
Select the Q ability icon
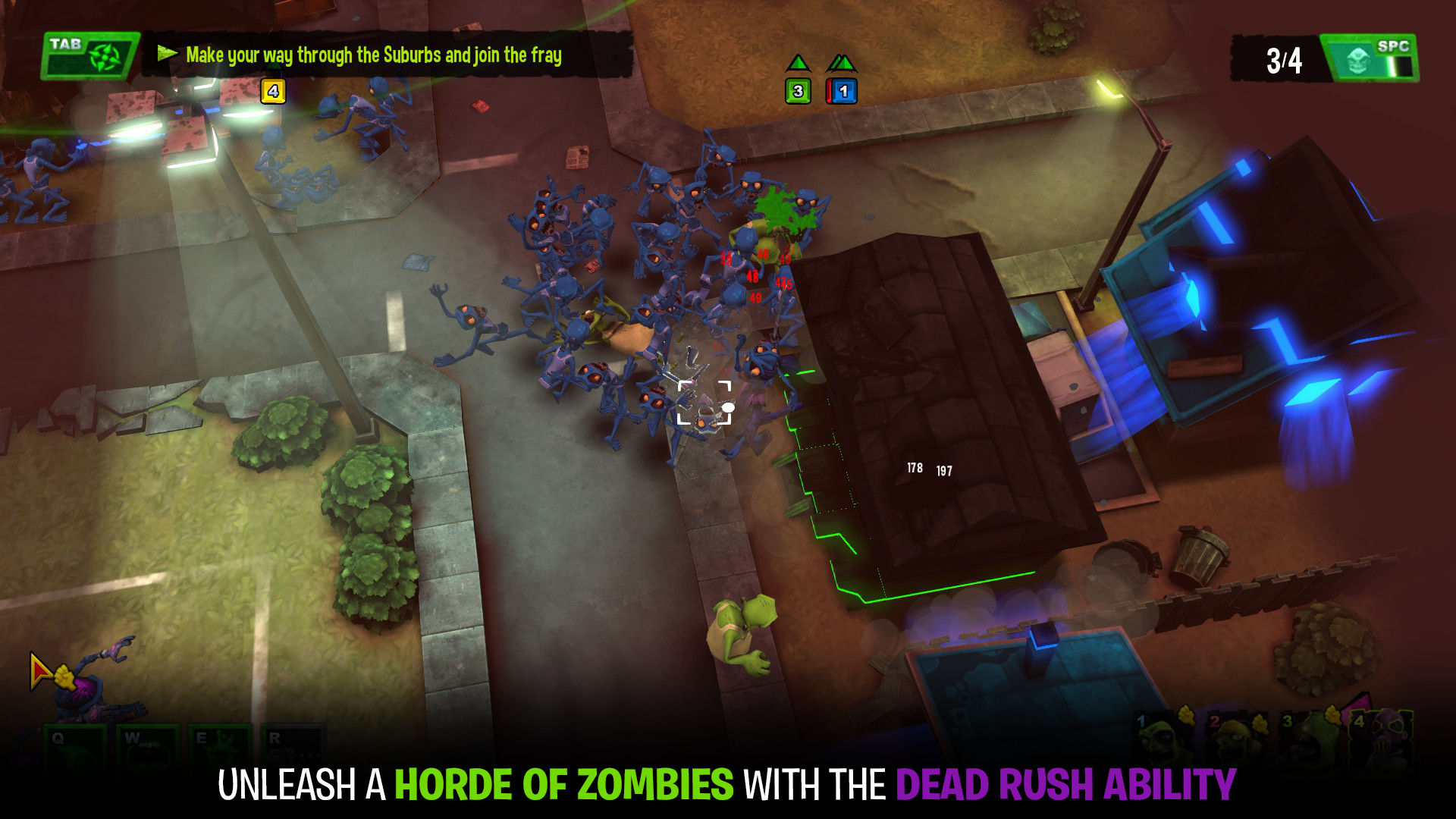pyautogui.click(x=75, y=752)
